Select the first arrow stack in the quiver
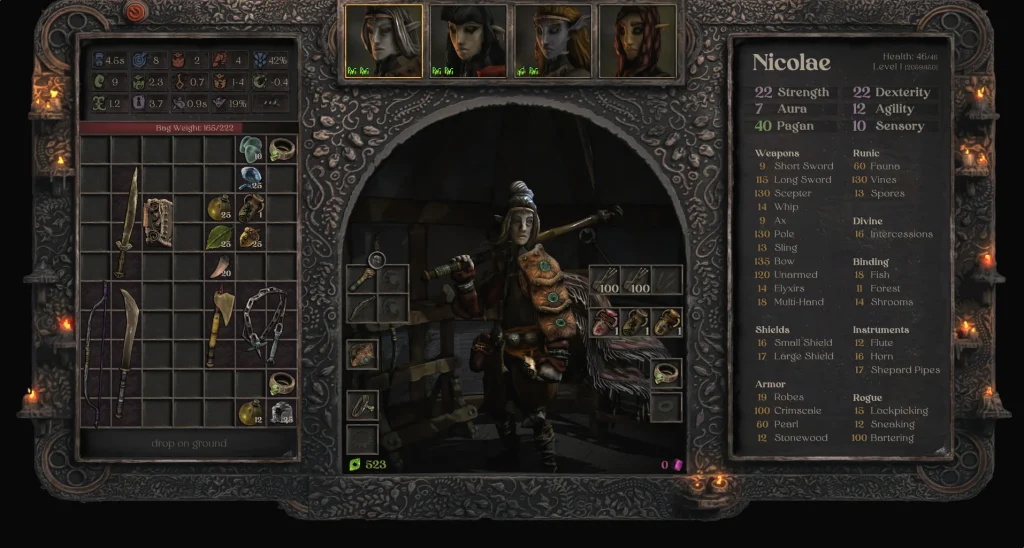This screenshot has width=1024, height=548. 605,280
